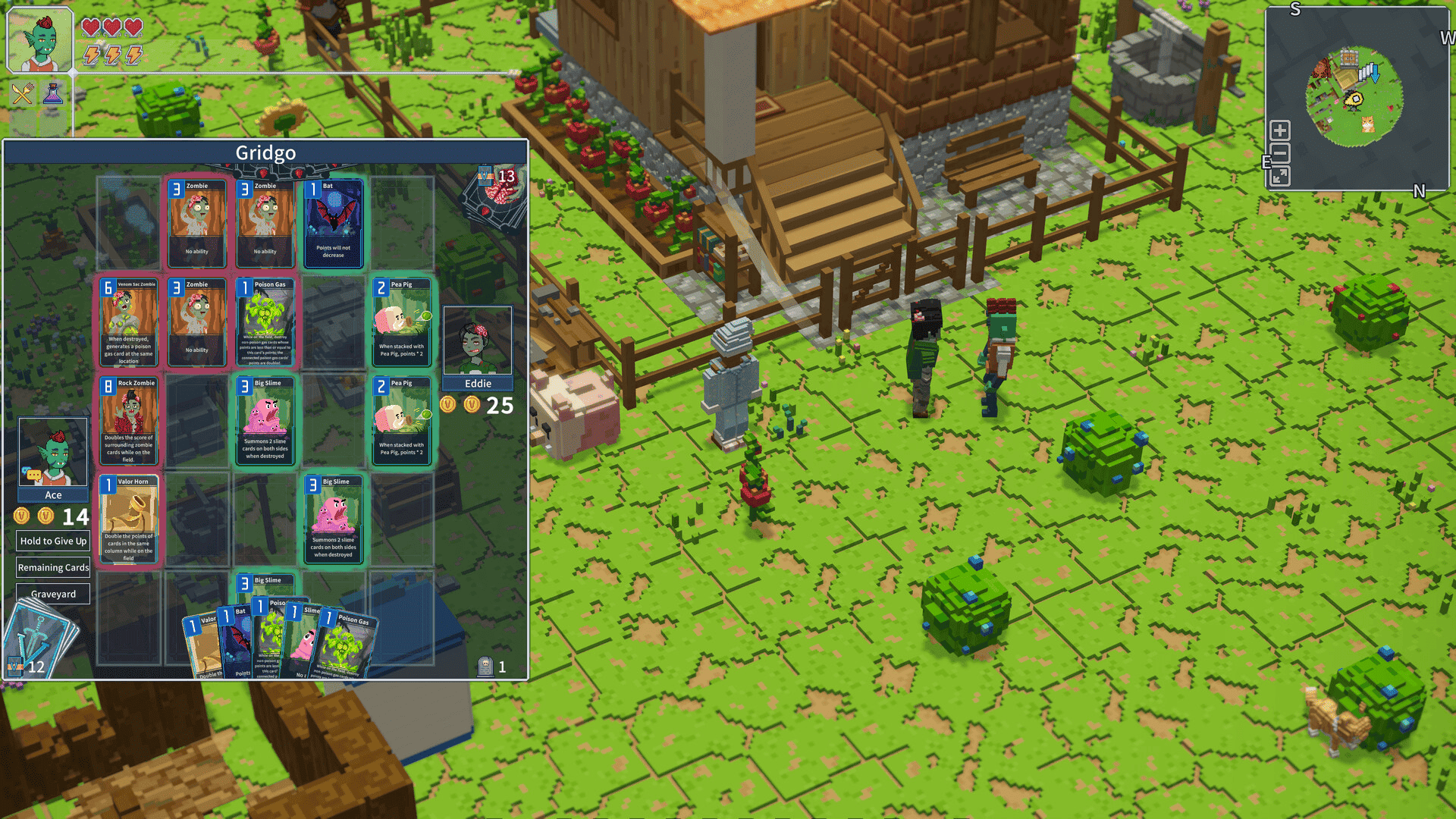The image size is (1456, 819).
Task: Select the crossed utensils food icon
Action: point(22,93)
